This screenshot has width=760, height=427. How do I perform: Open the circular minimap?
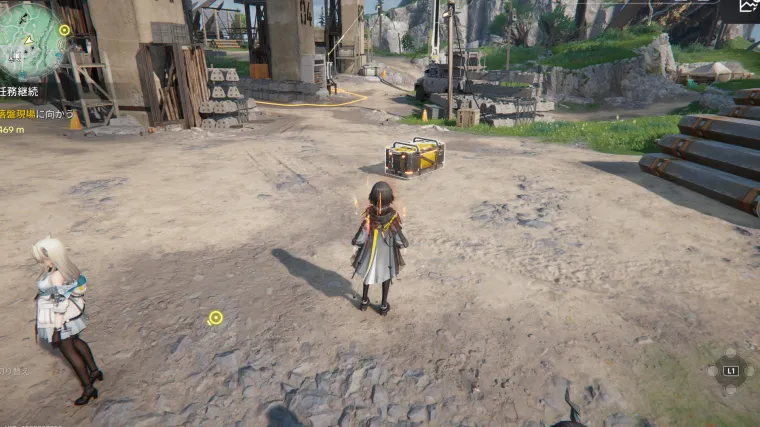click(x=30, y=42)
